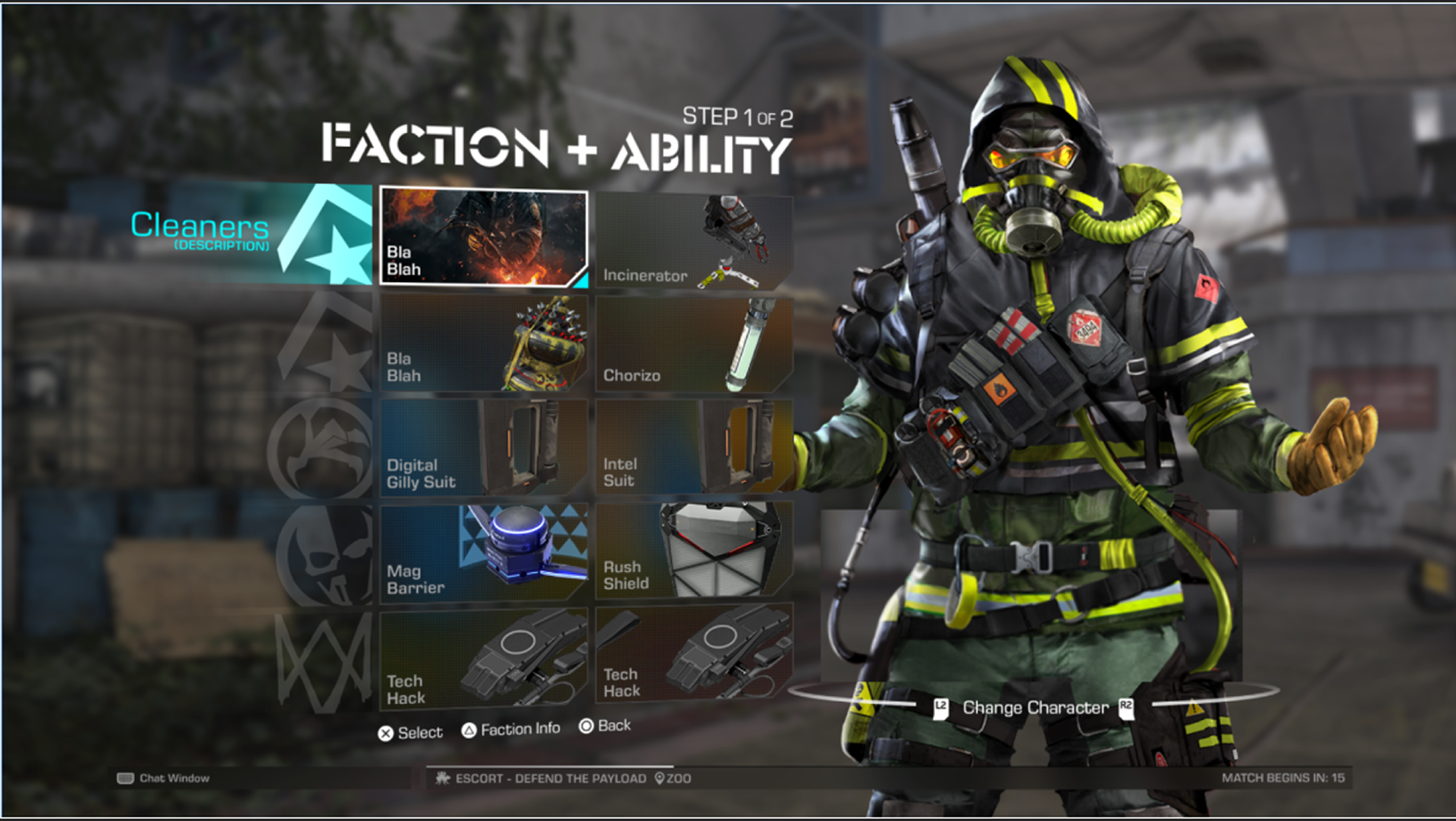
Task: Expand the Cleaners faction description
Action: [201, 231]
